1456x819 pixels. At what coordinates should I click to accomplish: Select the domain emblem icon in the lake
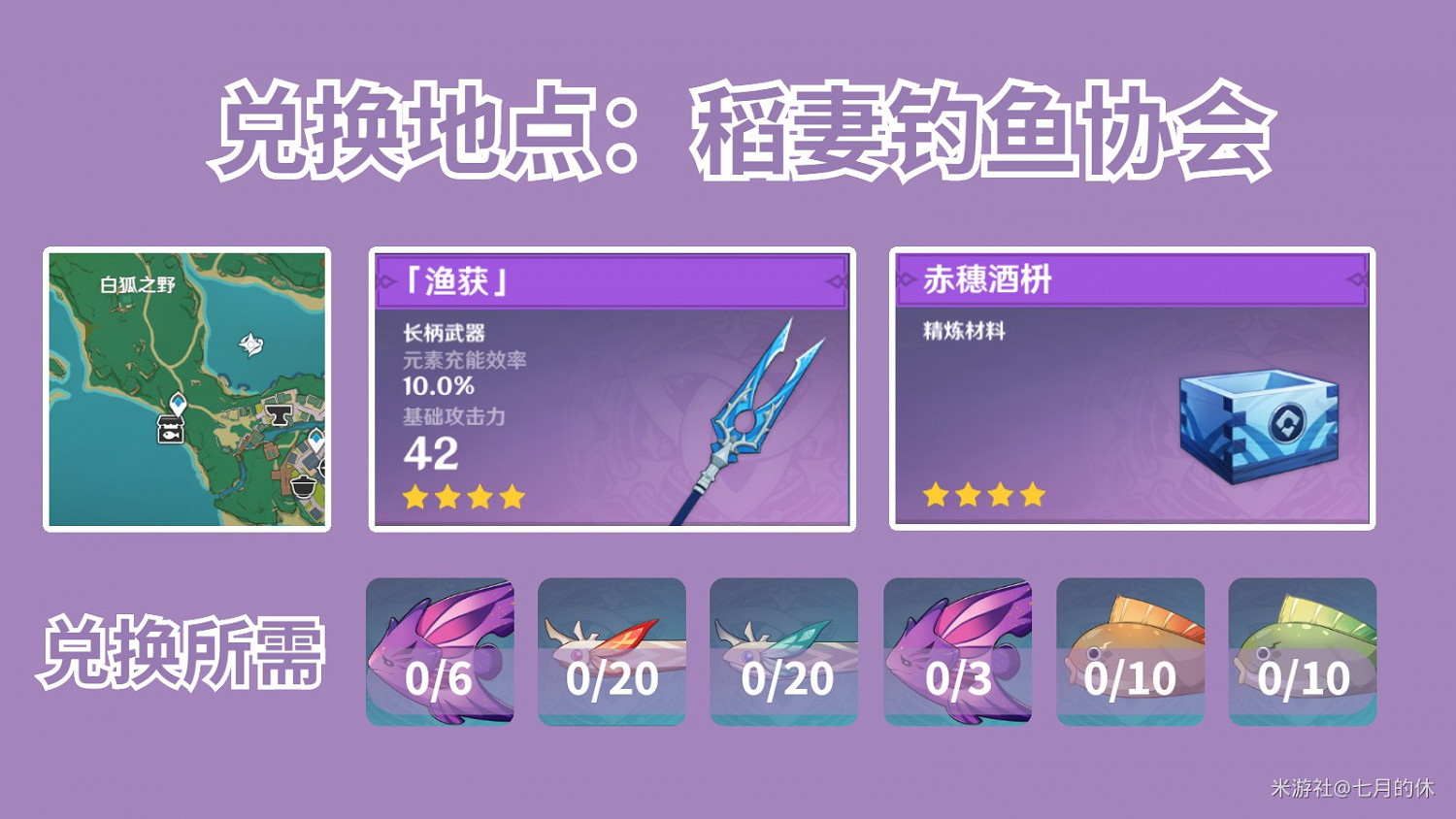point(251,345)
